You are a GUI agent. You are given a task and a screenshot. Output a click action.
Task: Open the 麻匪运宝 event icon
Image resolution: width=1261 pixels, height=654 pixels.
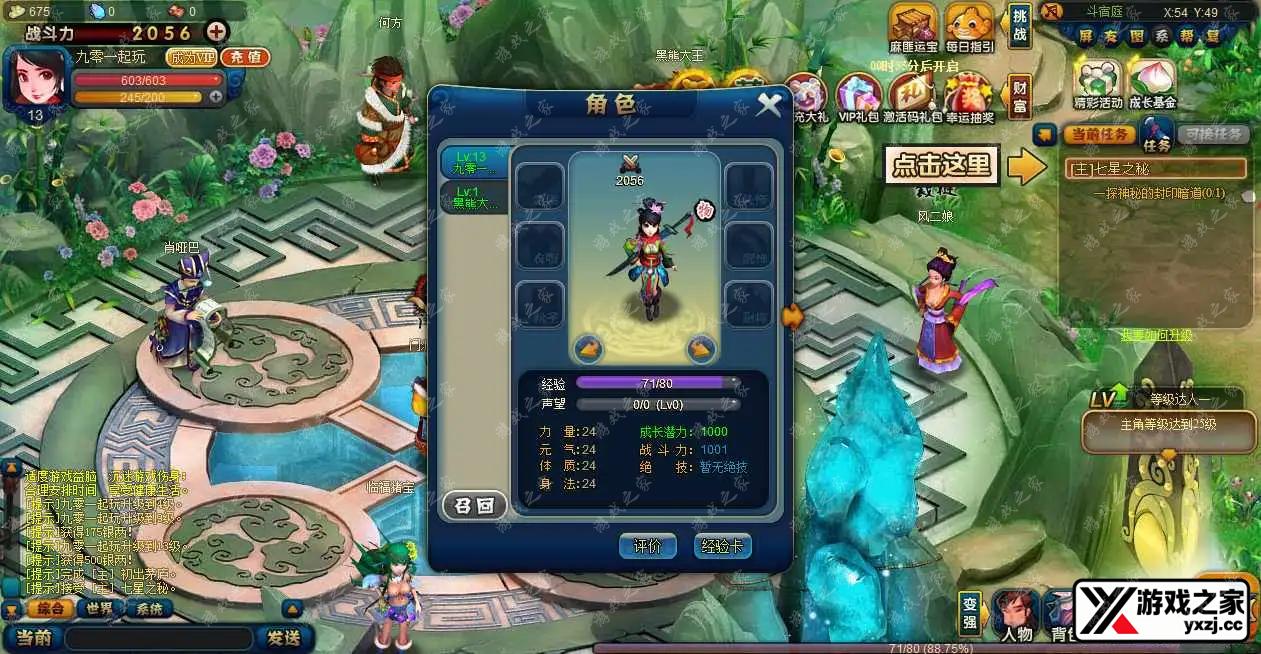pos(914,26)
